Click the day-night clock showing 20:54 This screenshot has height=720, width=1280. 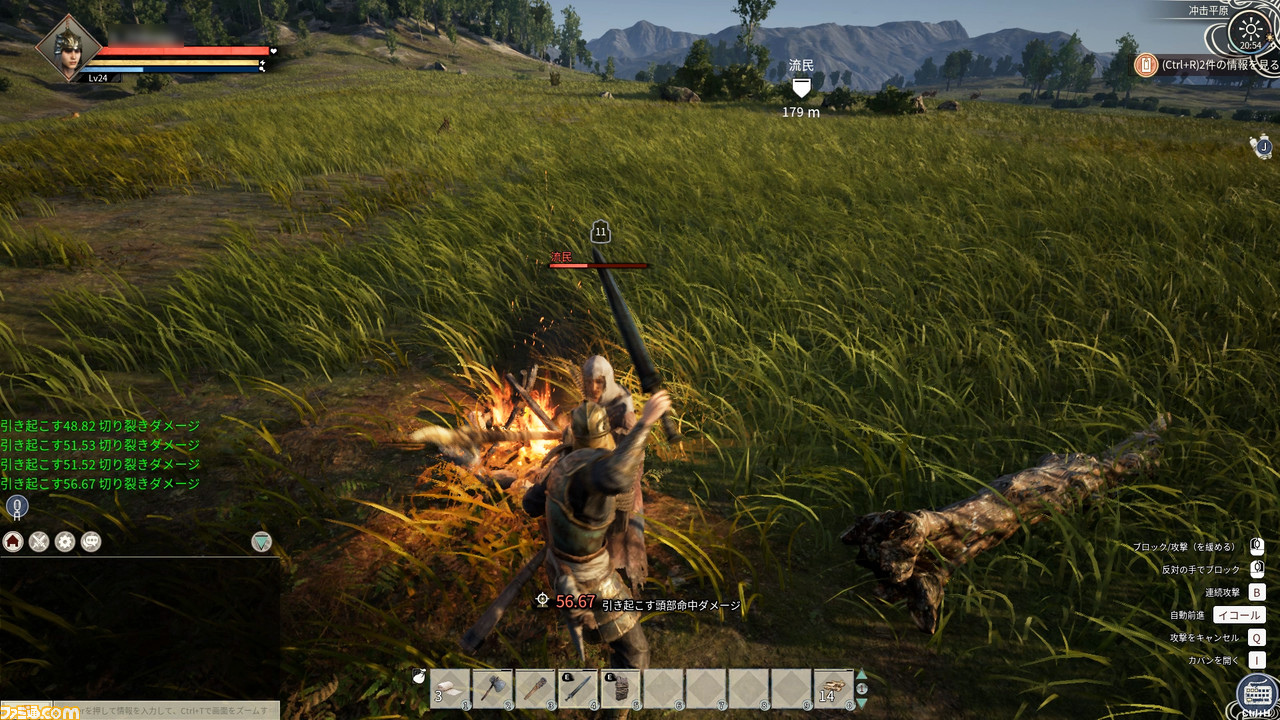pos(1250,32)
